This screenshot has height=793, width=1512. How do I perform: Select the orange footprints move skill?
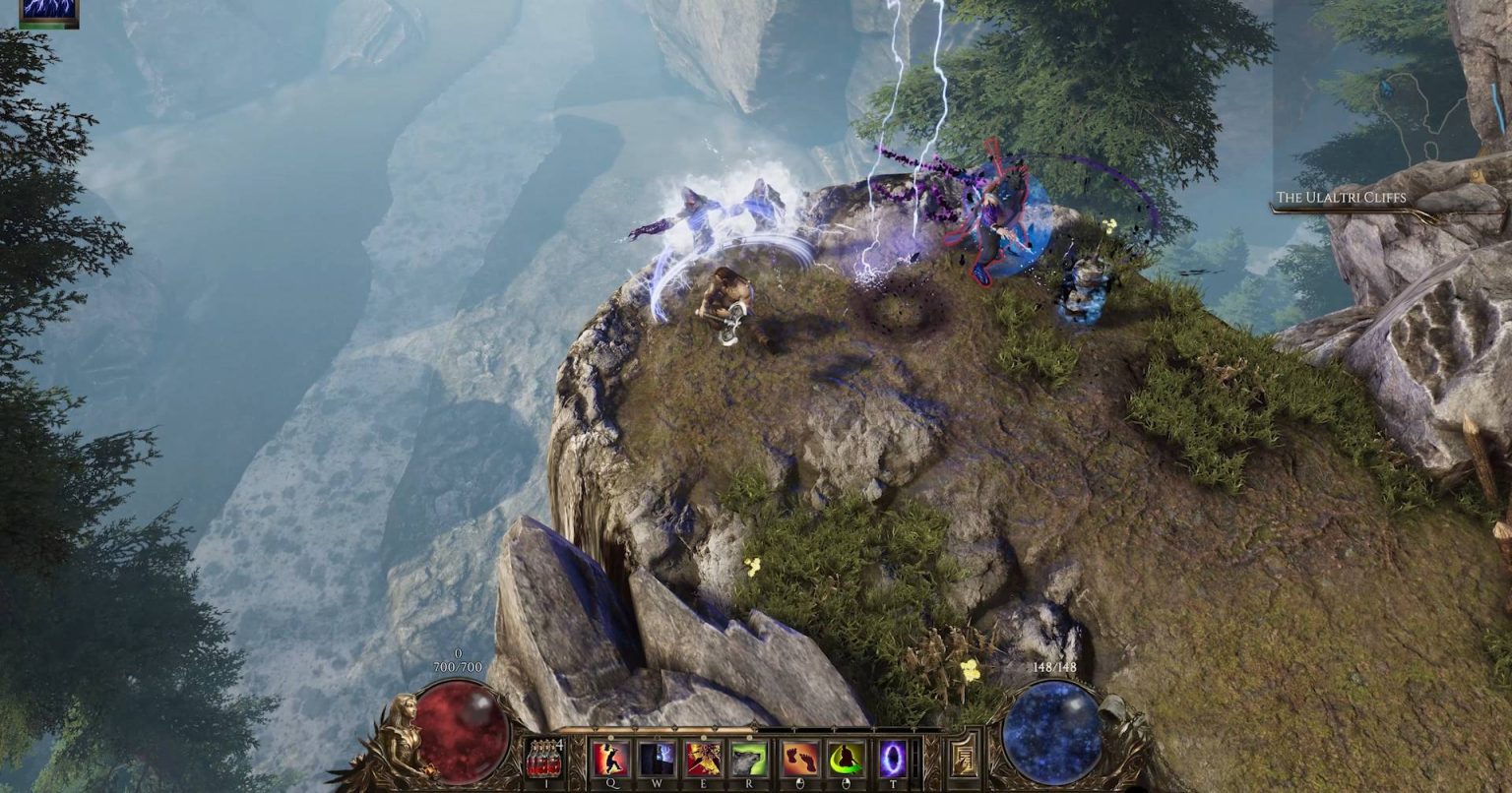coord(800,760)
